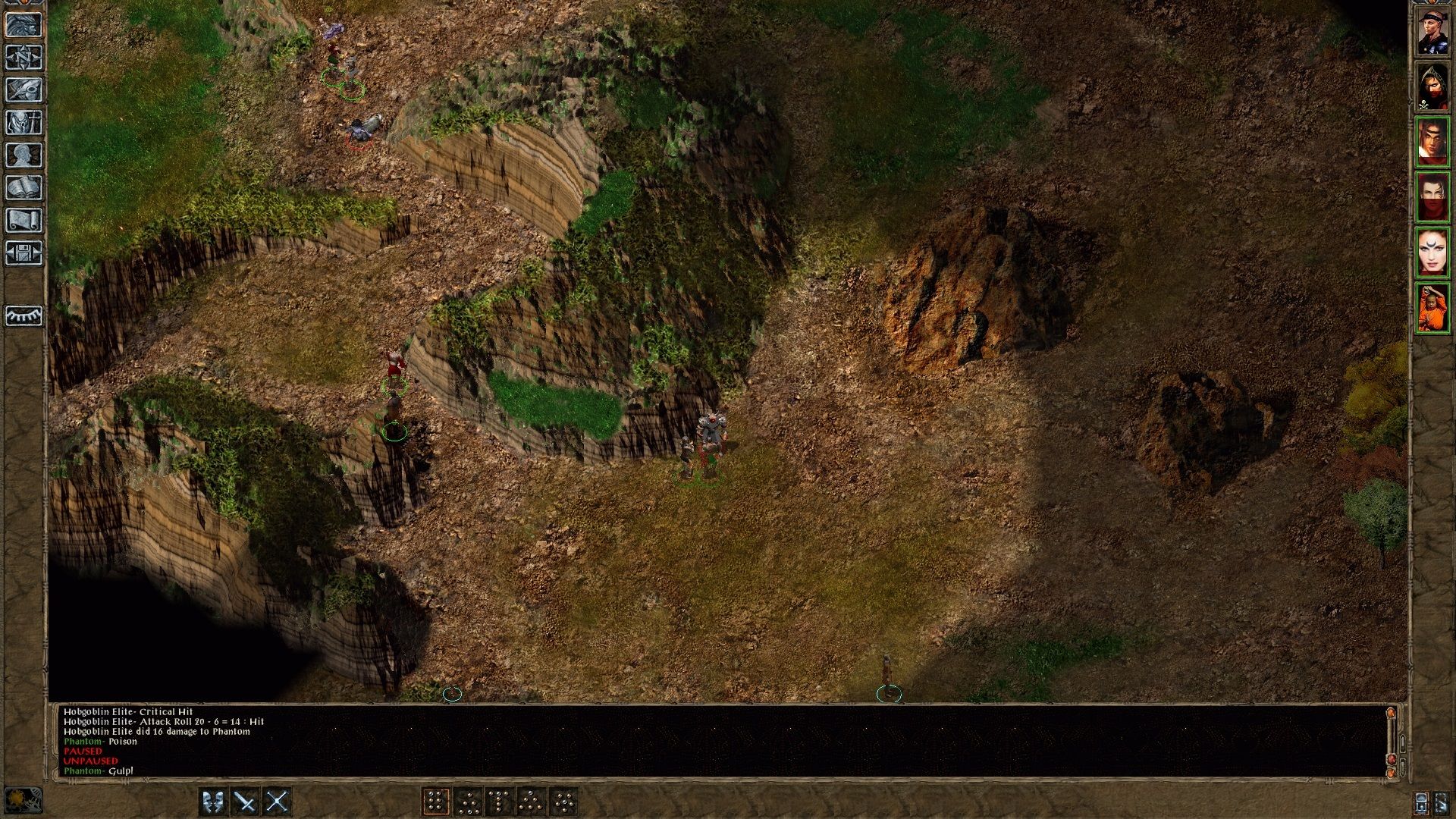The image size is (1456, 819).
Task: Expand the message log window
Action: (1392, 713)
